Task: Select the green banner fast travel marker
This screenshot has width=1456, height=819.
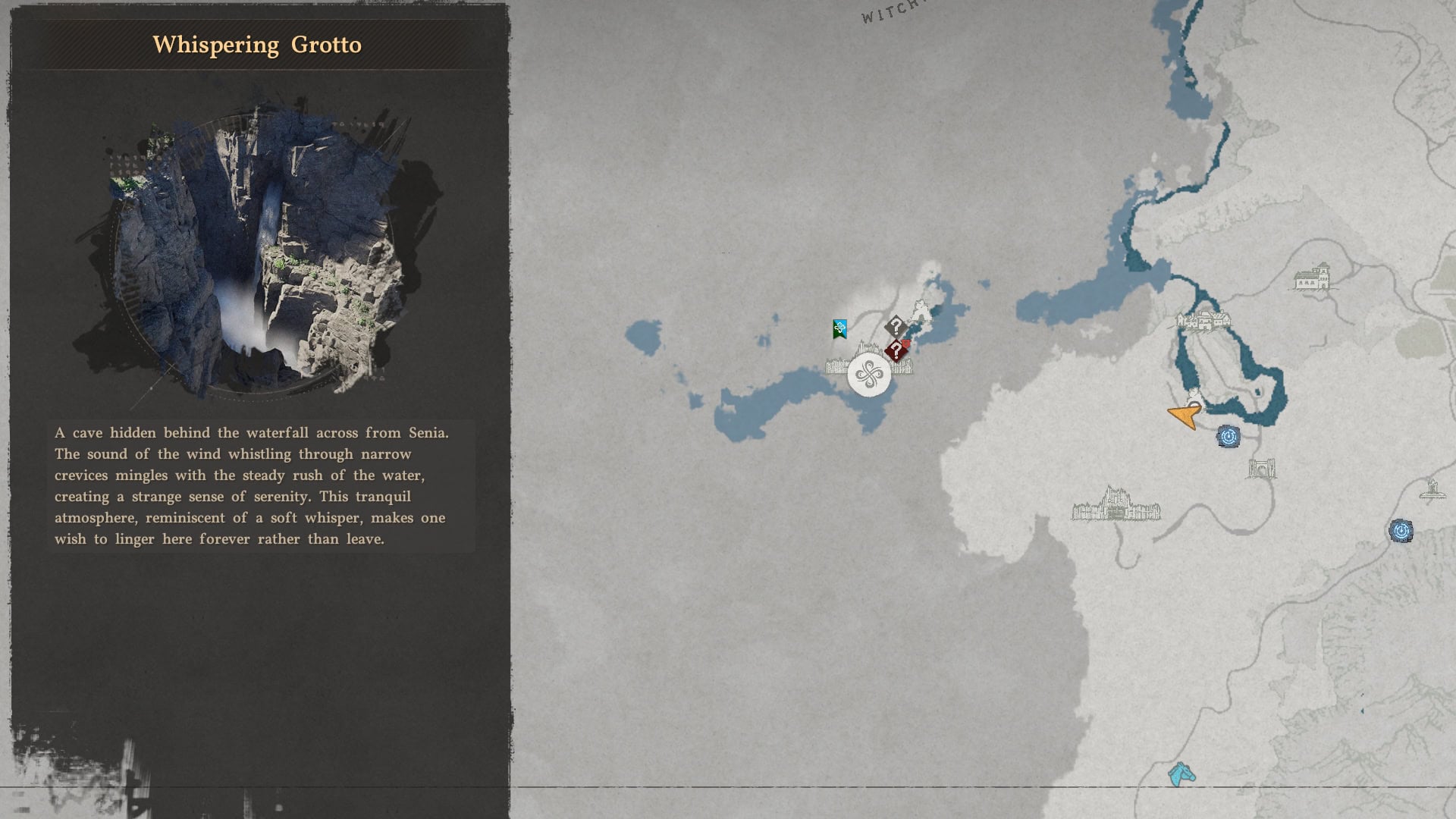Action: click(x=838, y=328)
